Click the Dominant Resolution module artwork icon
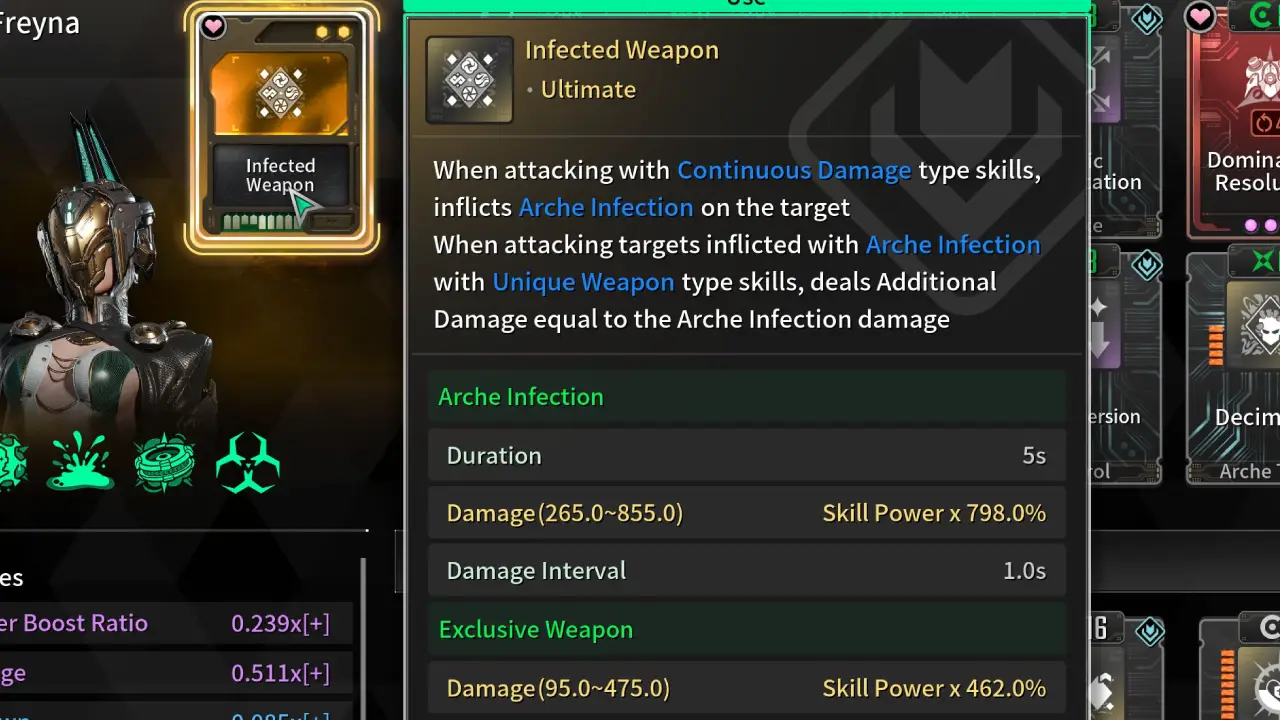Screen dimensions: 1280x720 [x=1263, y=80]
